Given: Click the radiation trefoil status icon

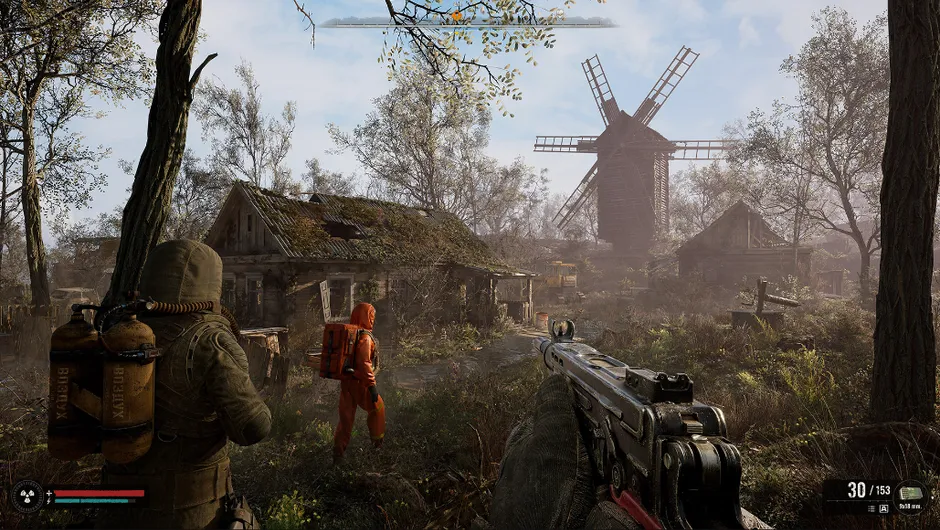Looking at the screenshot, I should (x=26, y=497).
